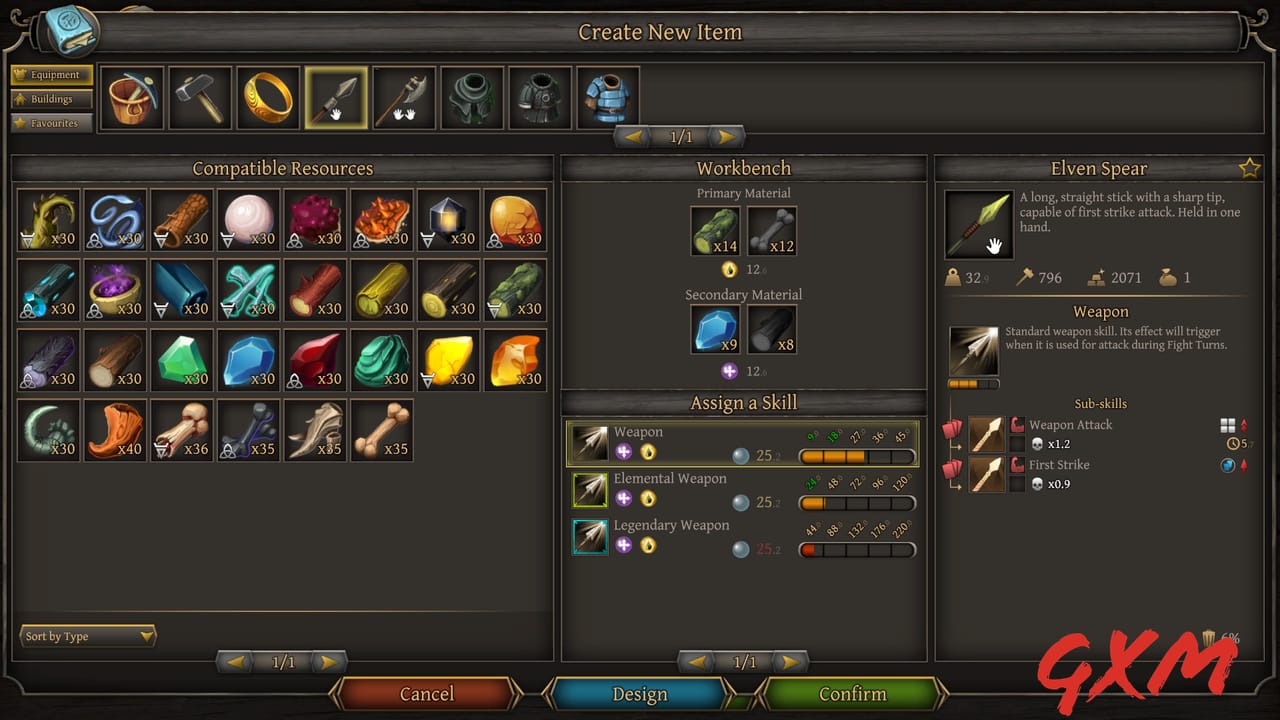Select the Equipment tab
Screen dimensions: 1280x720
point(52,75)
